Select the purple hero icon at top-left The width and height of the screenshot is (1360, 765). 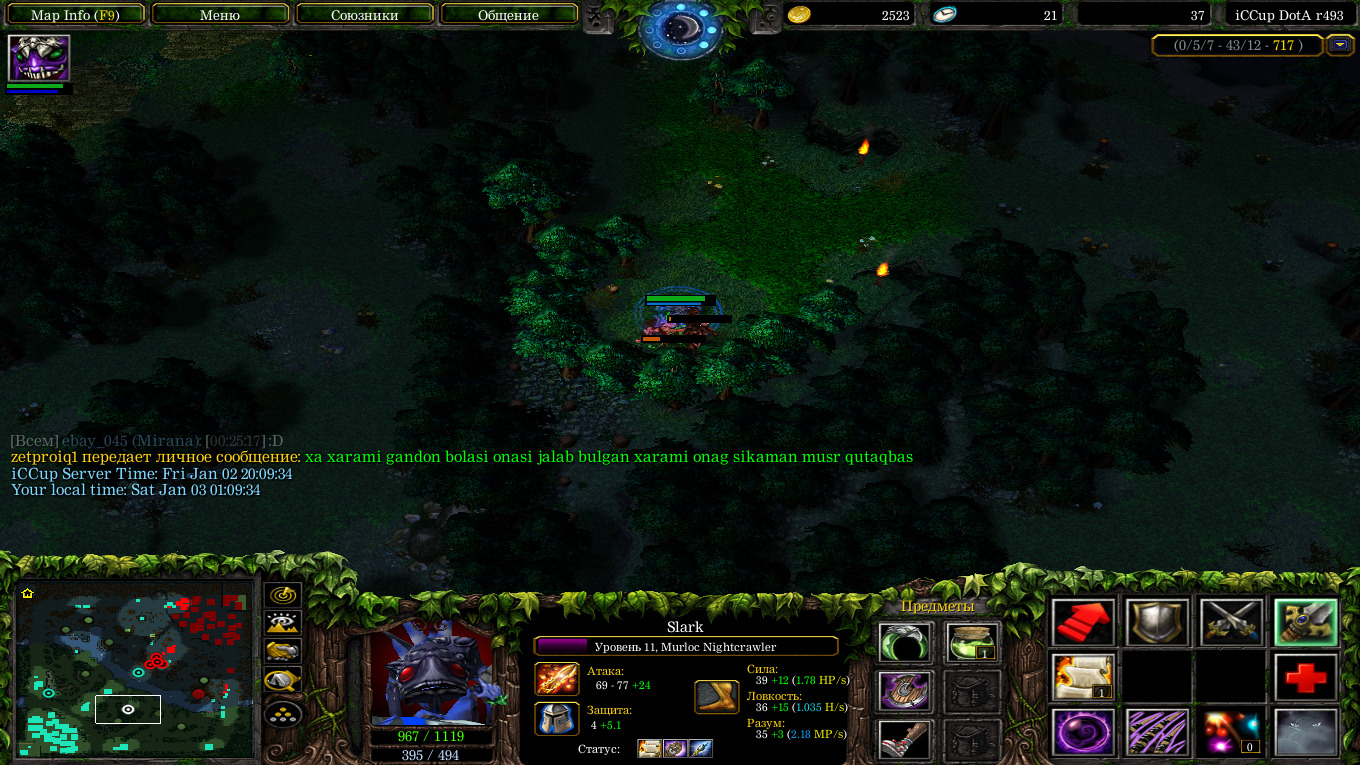click(x=39, y=58)
